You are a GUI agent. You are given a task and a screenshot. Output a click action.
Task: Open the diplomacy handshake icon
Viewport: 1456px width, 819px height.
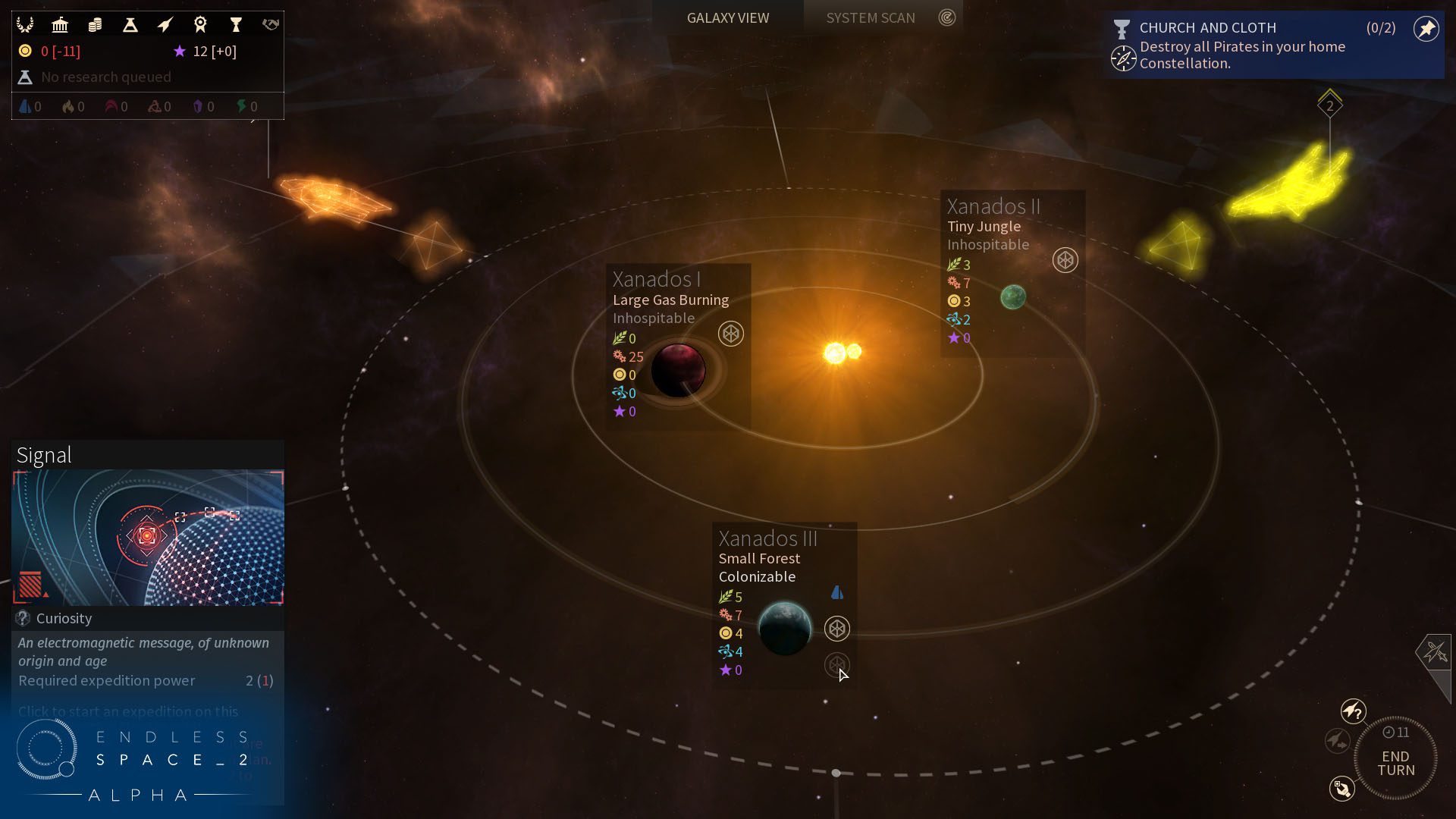(269, 24)
